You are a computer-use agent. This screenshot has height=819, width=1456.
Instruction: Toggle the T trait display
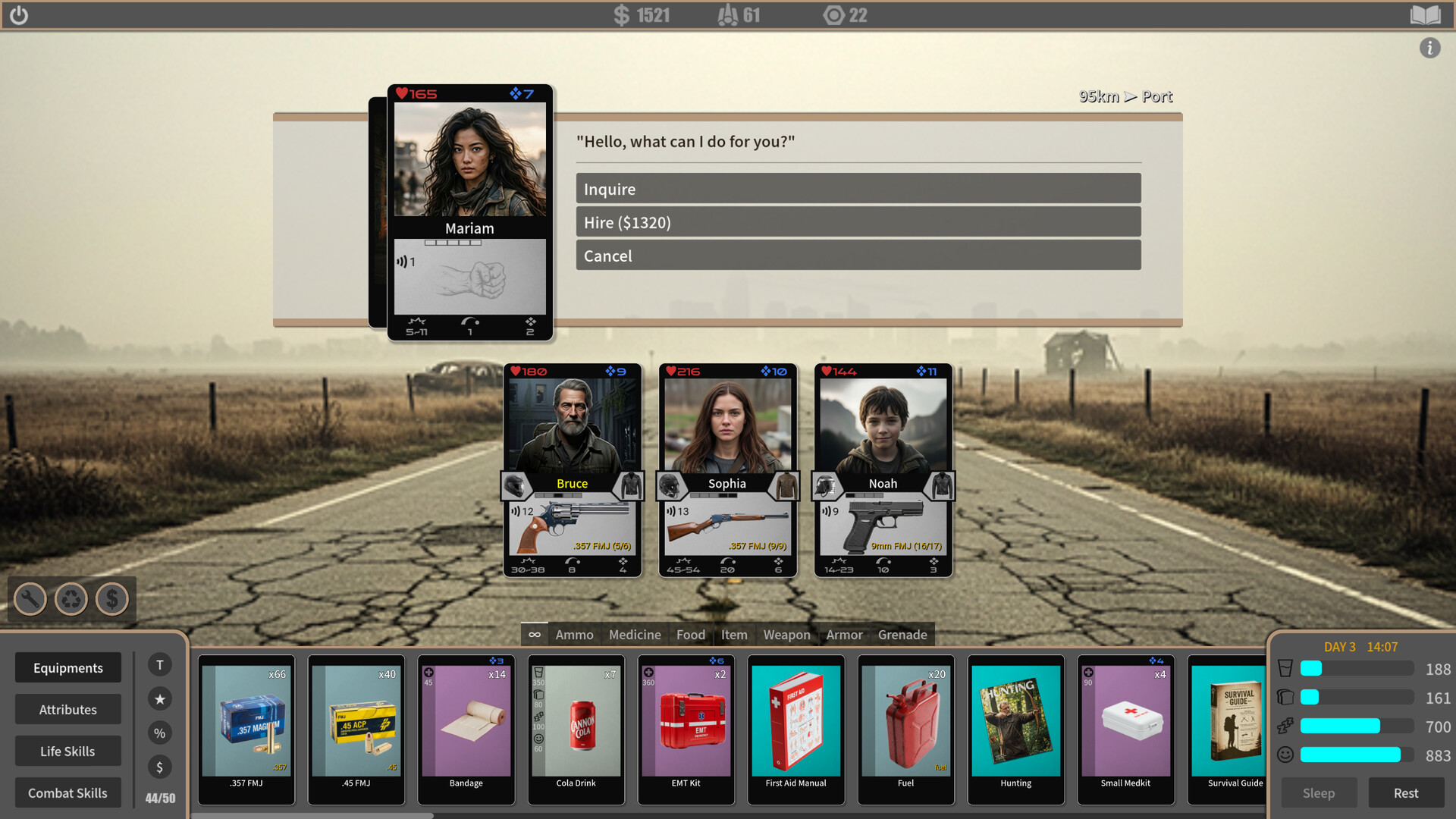pos(159,664)
